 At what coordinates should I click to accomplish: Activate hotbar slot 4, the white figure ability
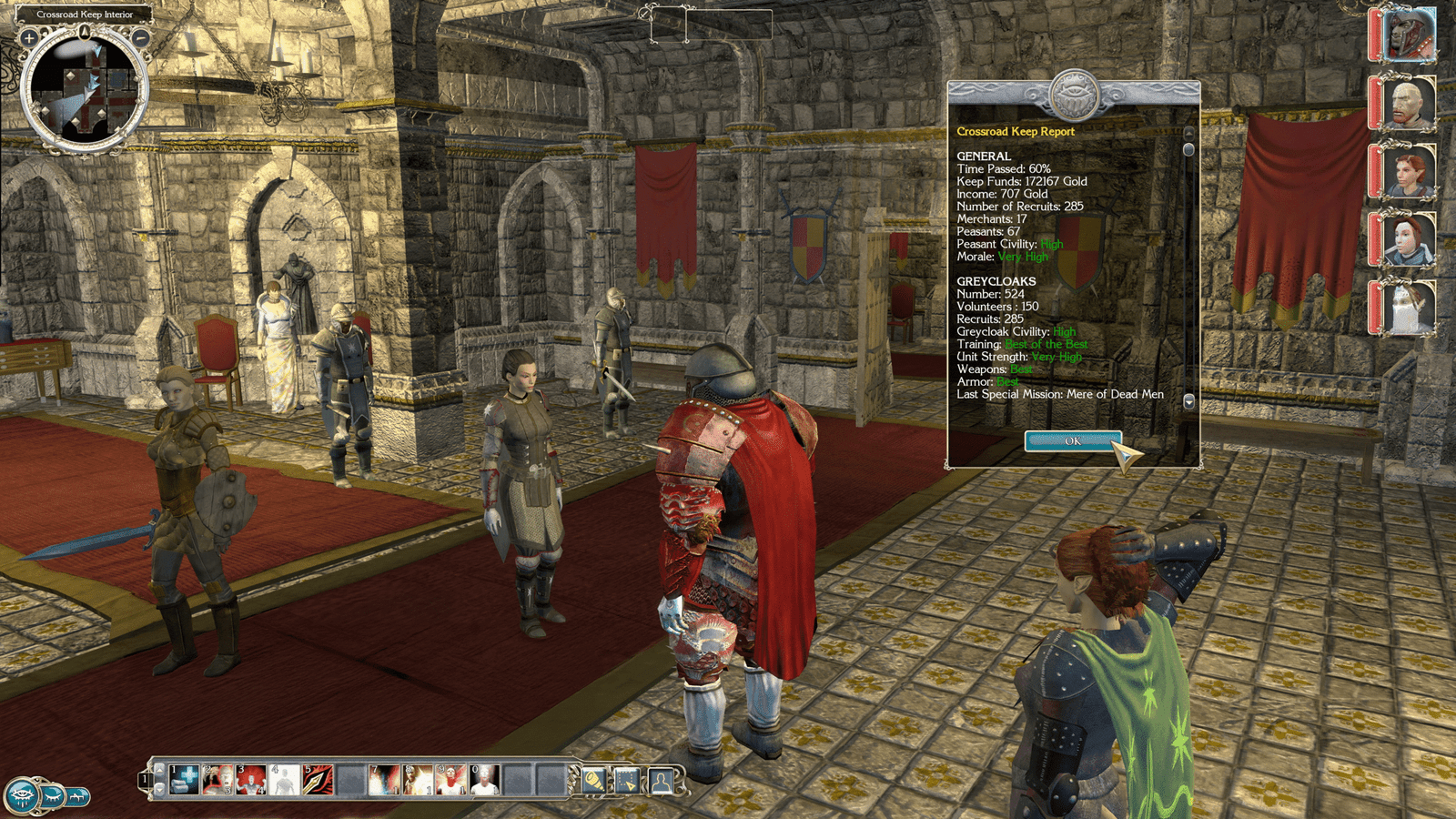[284, 780]
